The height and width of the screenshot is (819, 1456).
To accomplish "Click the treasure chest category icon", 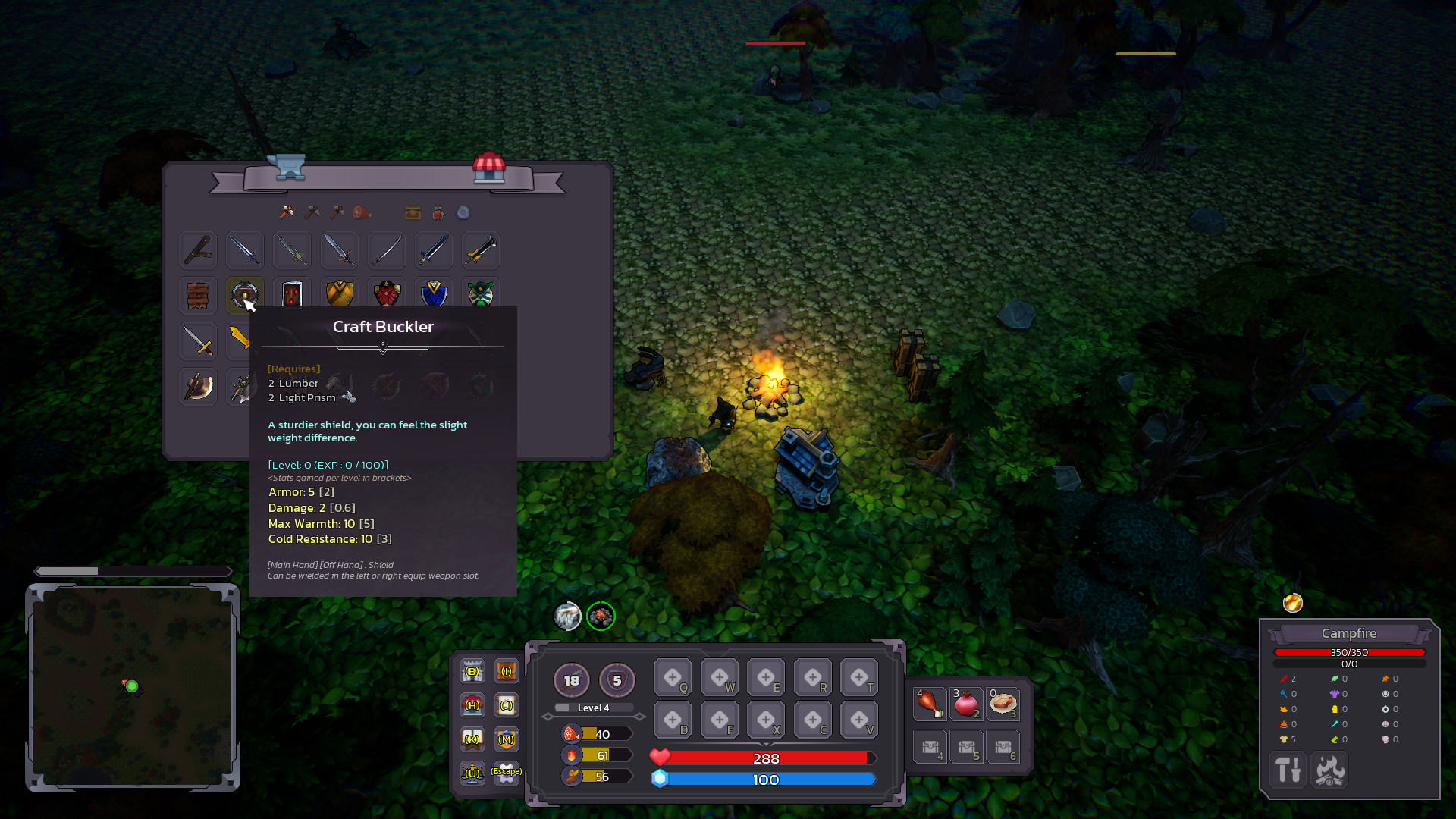I will click(412, 213).
